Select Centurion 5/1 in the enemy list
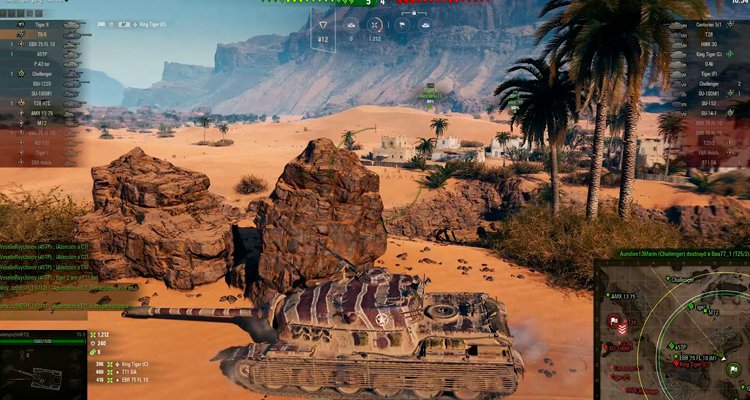 (705, 24)
